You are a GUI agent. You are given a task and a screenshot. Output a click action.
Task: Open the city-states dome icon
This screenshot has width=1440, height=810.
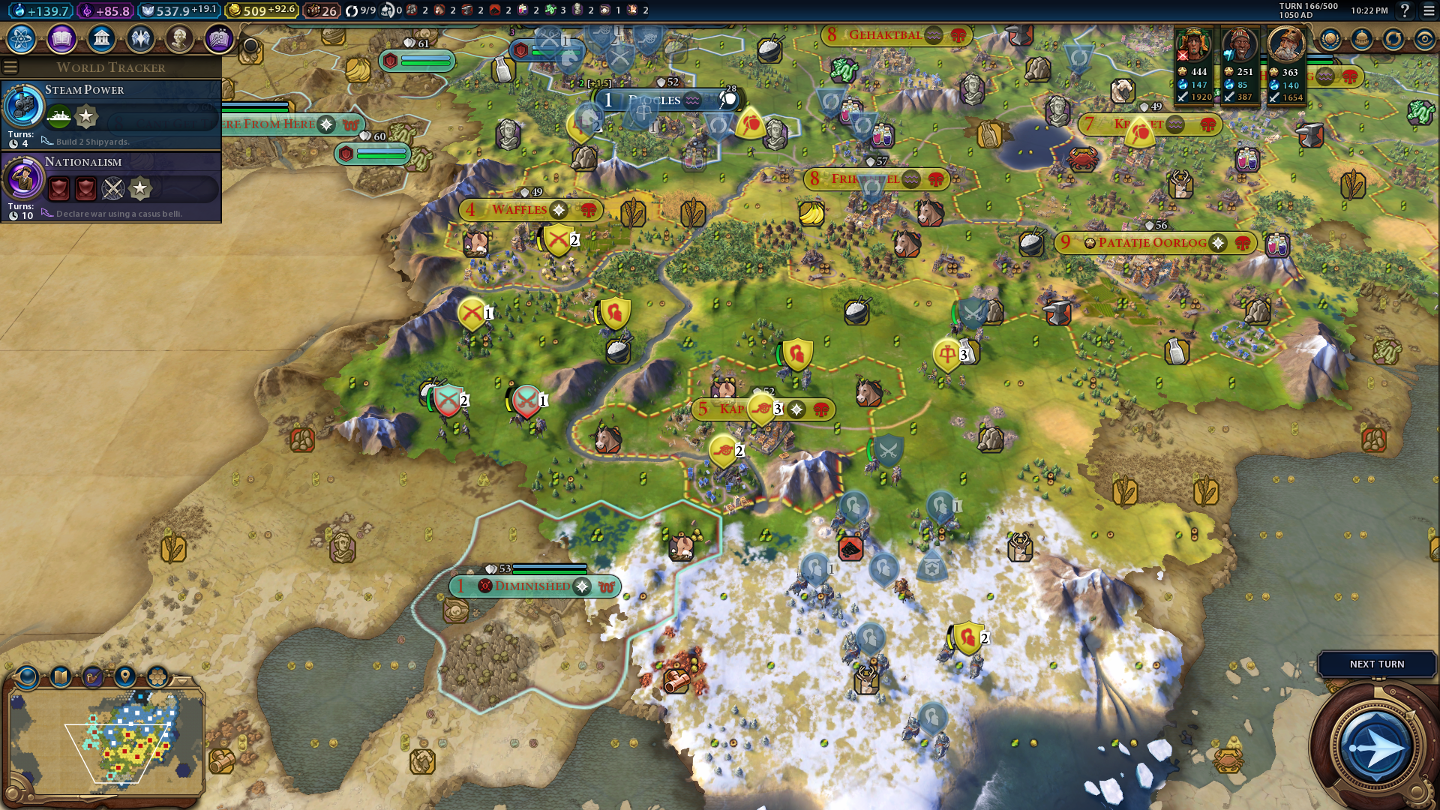(1362, 40)
